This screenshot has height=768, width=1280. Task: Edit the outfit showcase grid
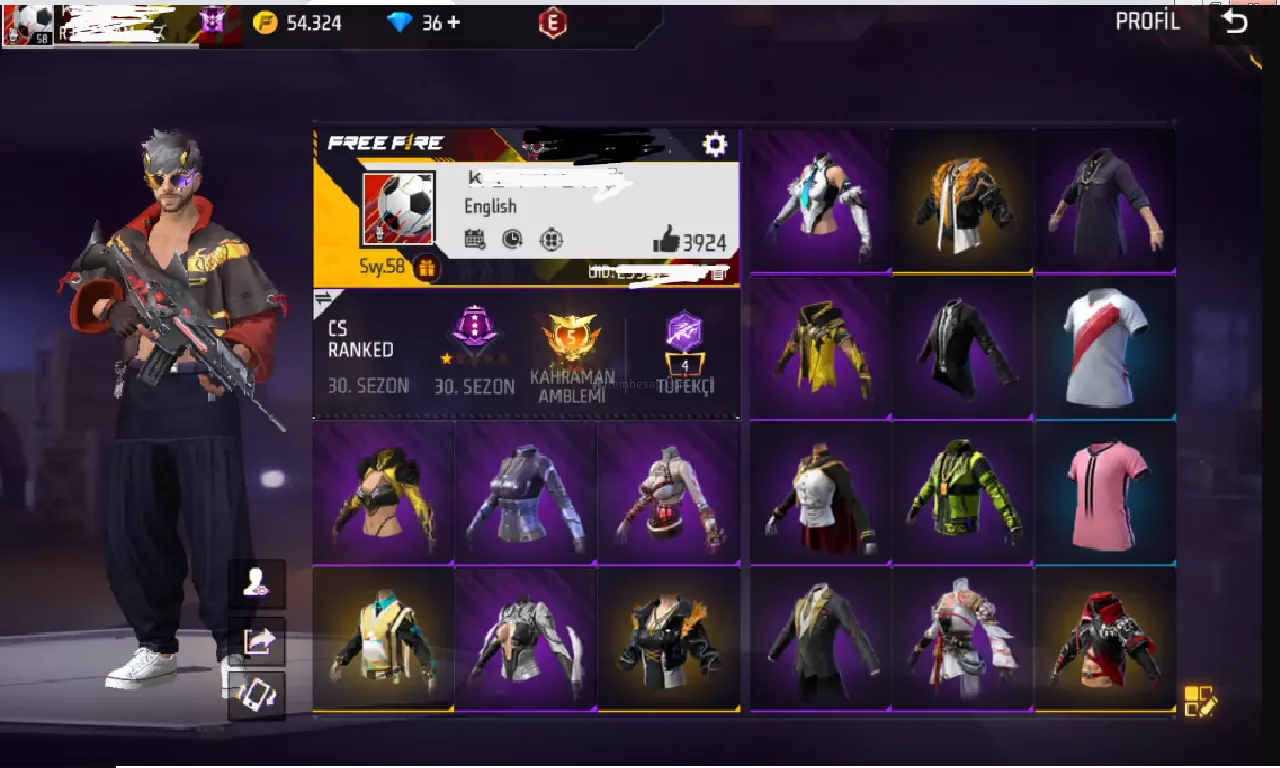coord(1199,701)
